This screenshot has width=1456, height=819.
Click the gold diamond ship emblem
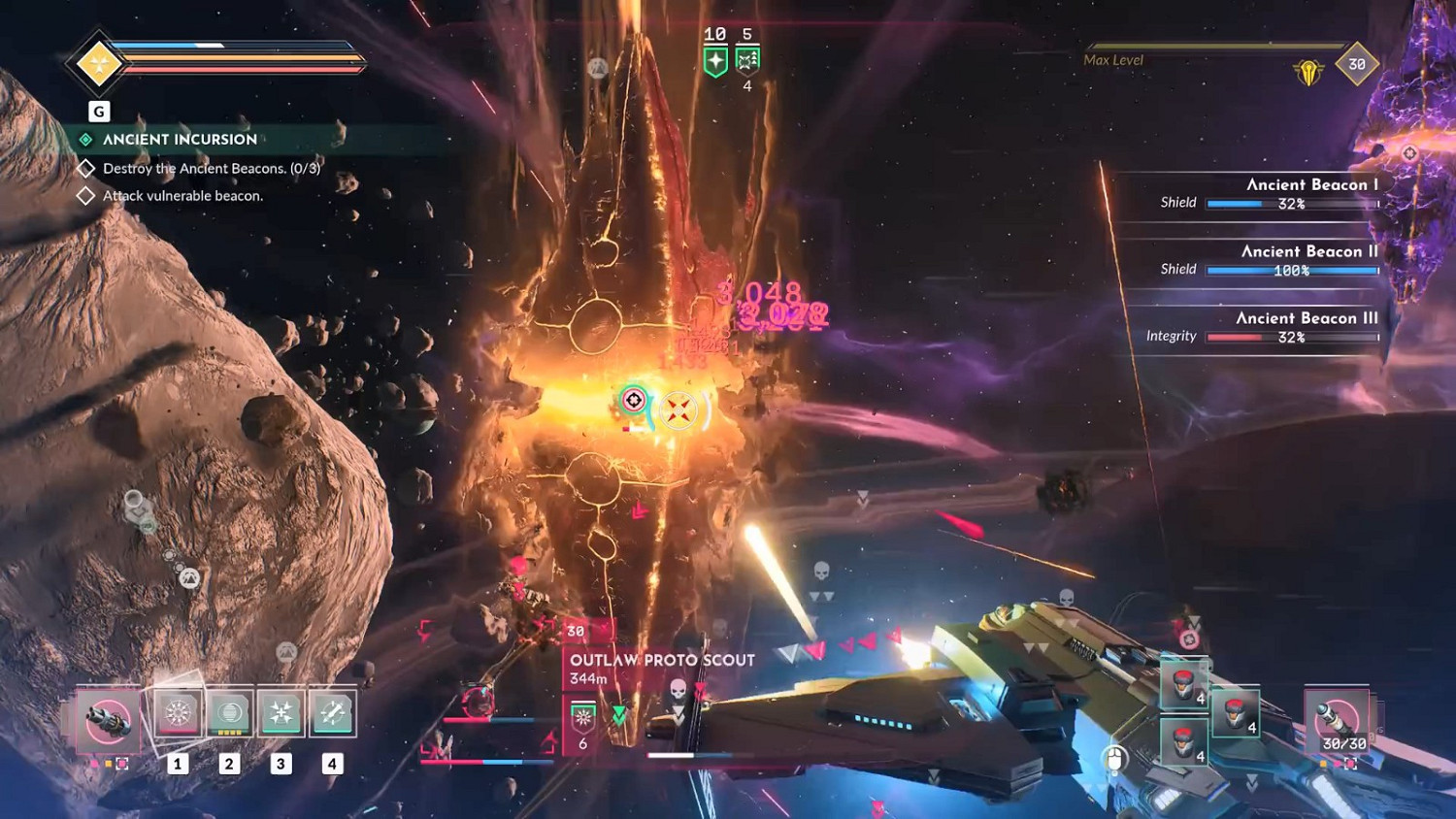[99, 64]
